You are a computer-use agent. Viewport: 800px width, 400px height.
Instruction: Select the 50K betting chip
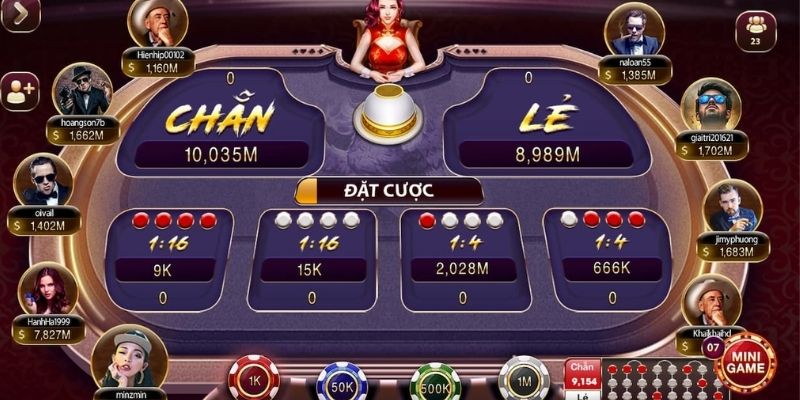pos(343,383)
